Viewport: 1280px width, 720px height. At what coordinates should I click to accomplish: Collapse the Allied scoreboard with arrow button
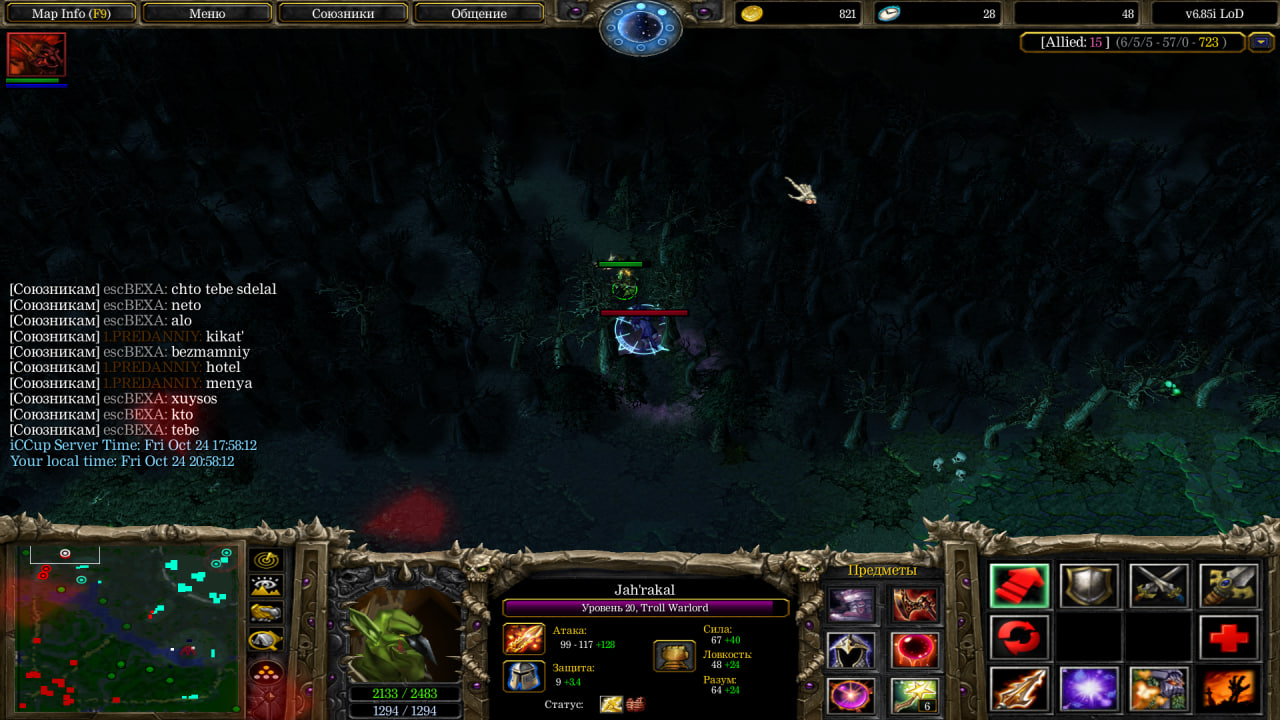tap(1261, 42)
